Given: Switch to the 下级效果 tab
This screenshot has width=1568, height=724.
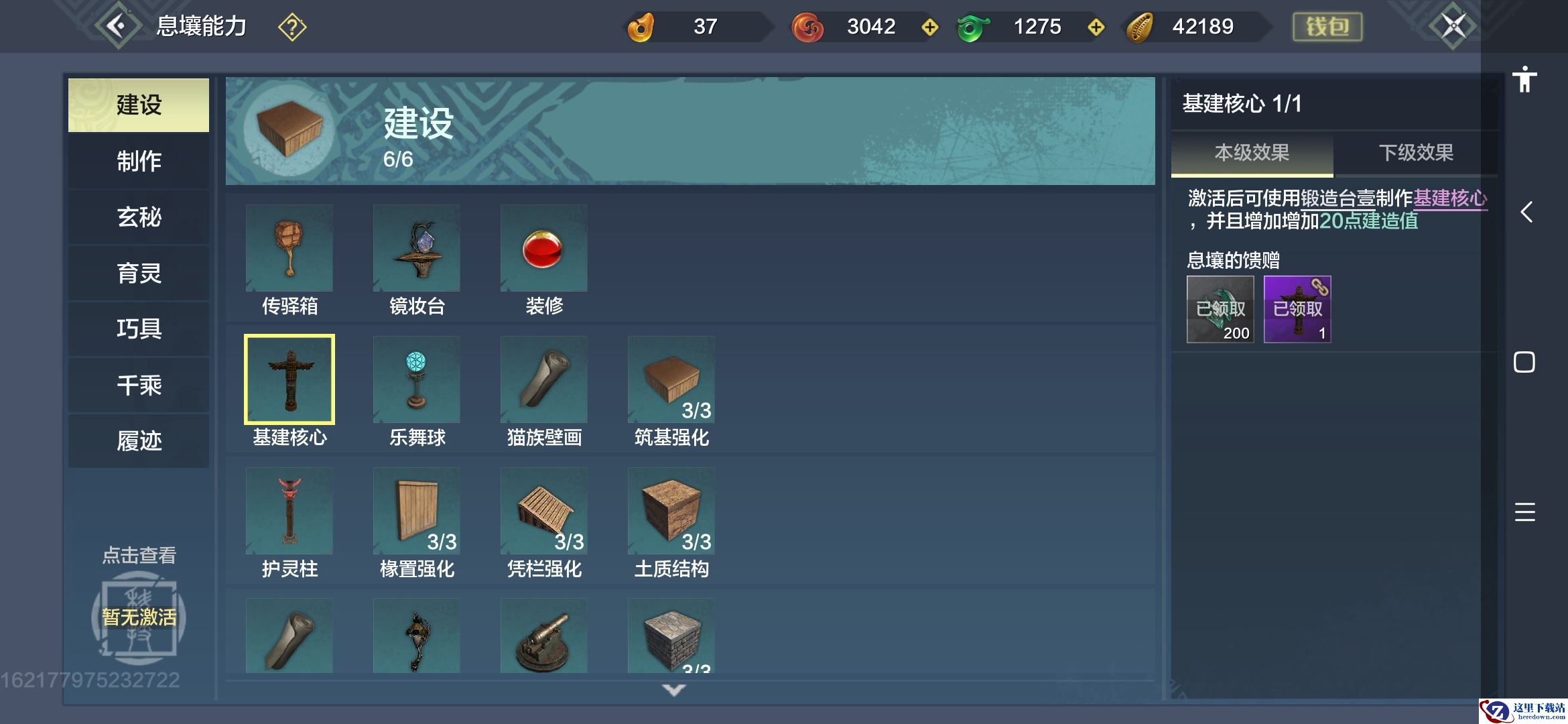Looking at the screenshot, I should (1415, 153).
